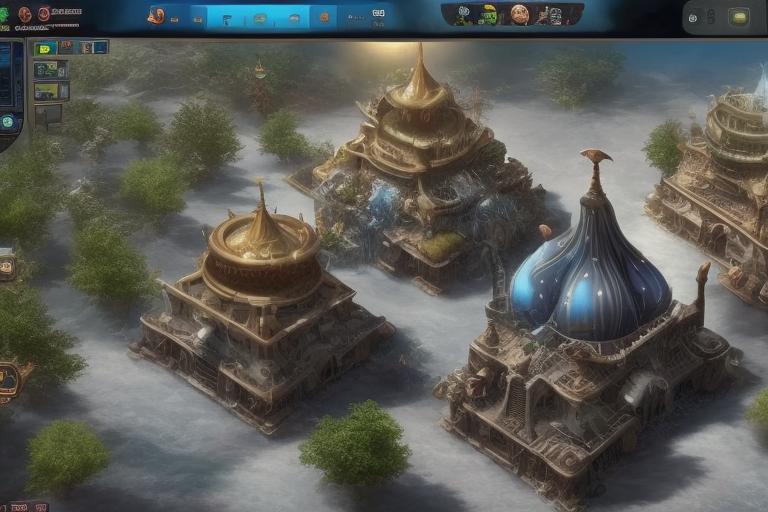Open the yellow-green button at top right
Viewport: 768px width, 512px height.
coord(739,16)
